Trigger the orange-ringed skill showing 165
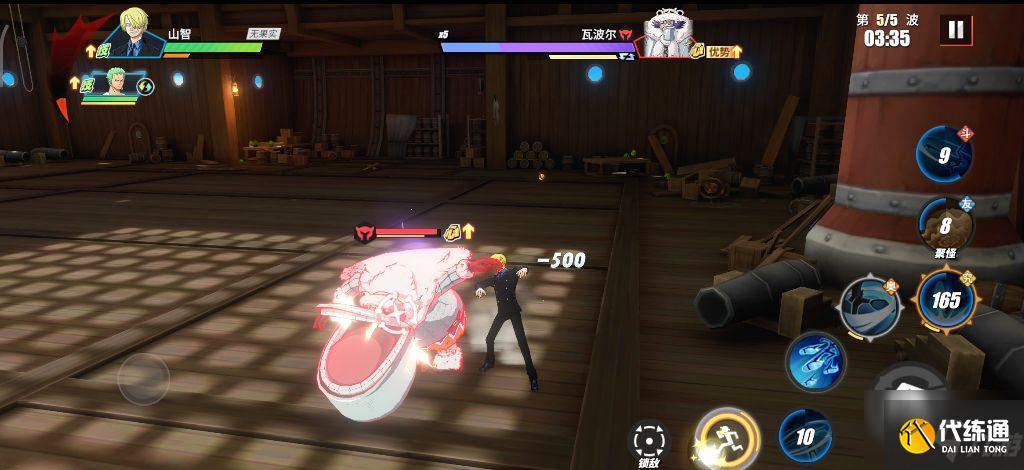1024x470 pixels. point(945,299)
